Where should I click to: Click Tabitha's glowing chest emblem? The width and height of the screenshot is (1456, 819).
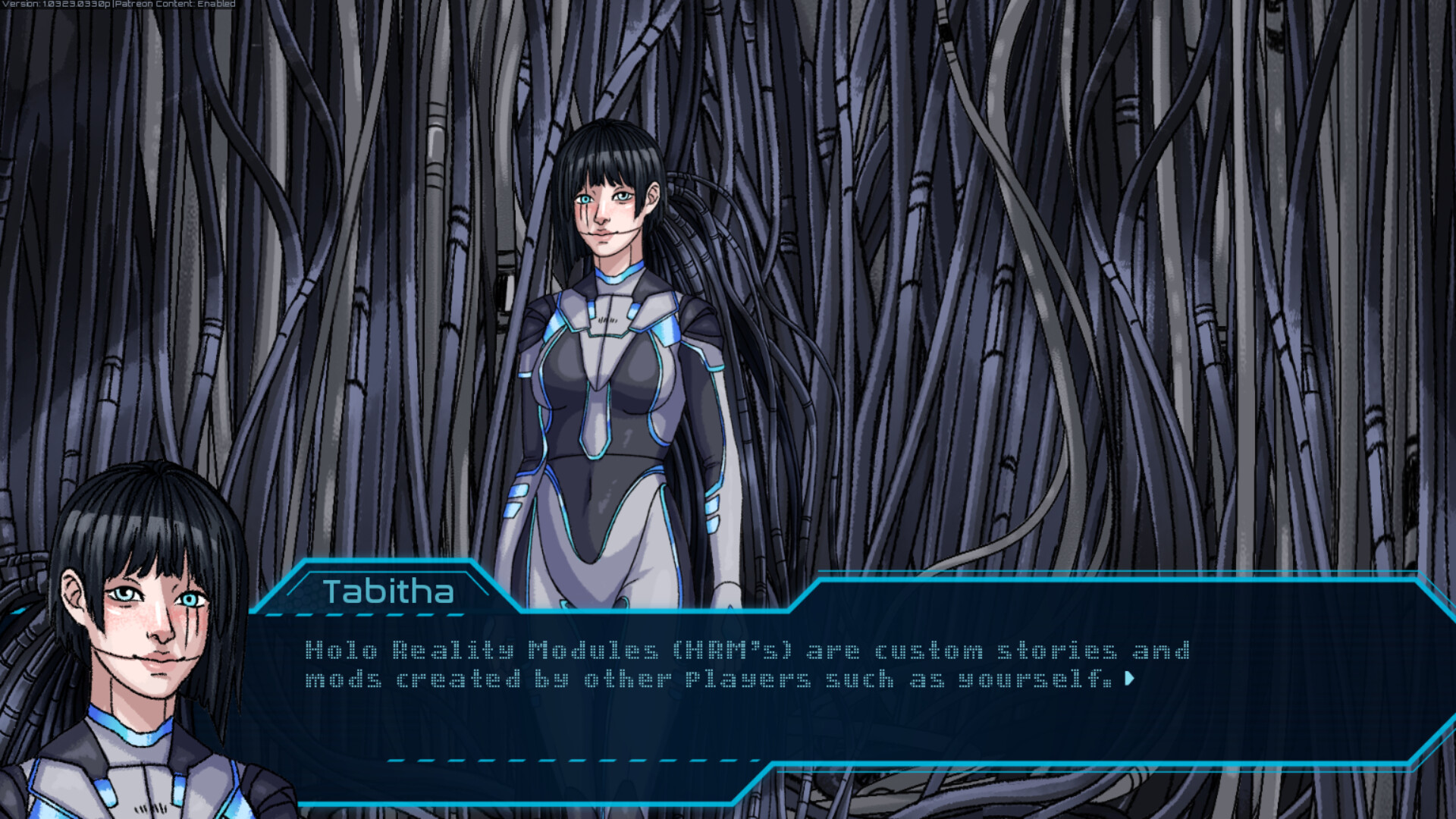tap(607, 318)
